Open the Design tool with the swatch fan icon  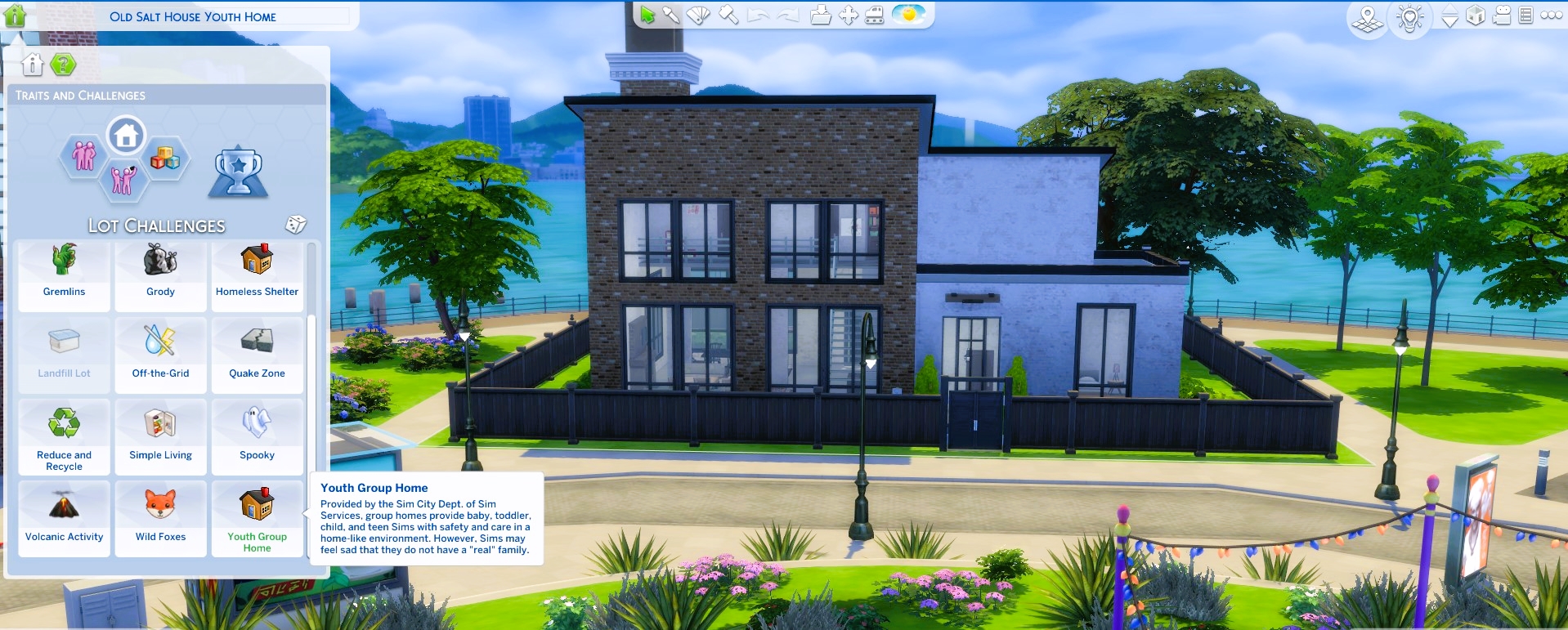pos(697,15)
